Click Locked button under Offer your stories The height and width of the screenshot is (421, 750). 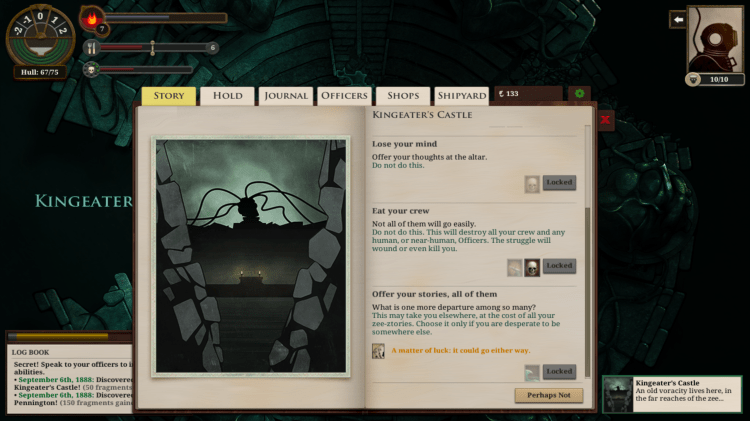(559, 371)
